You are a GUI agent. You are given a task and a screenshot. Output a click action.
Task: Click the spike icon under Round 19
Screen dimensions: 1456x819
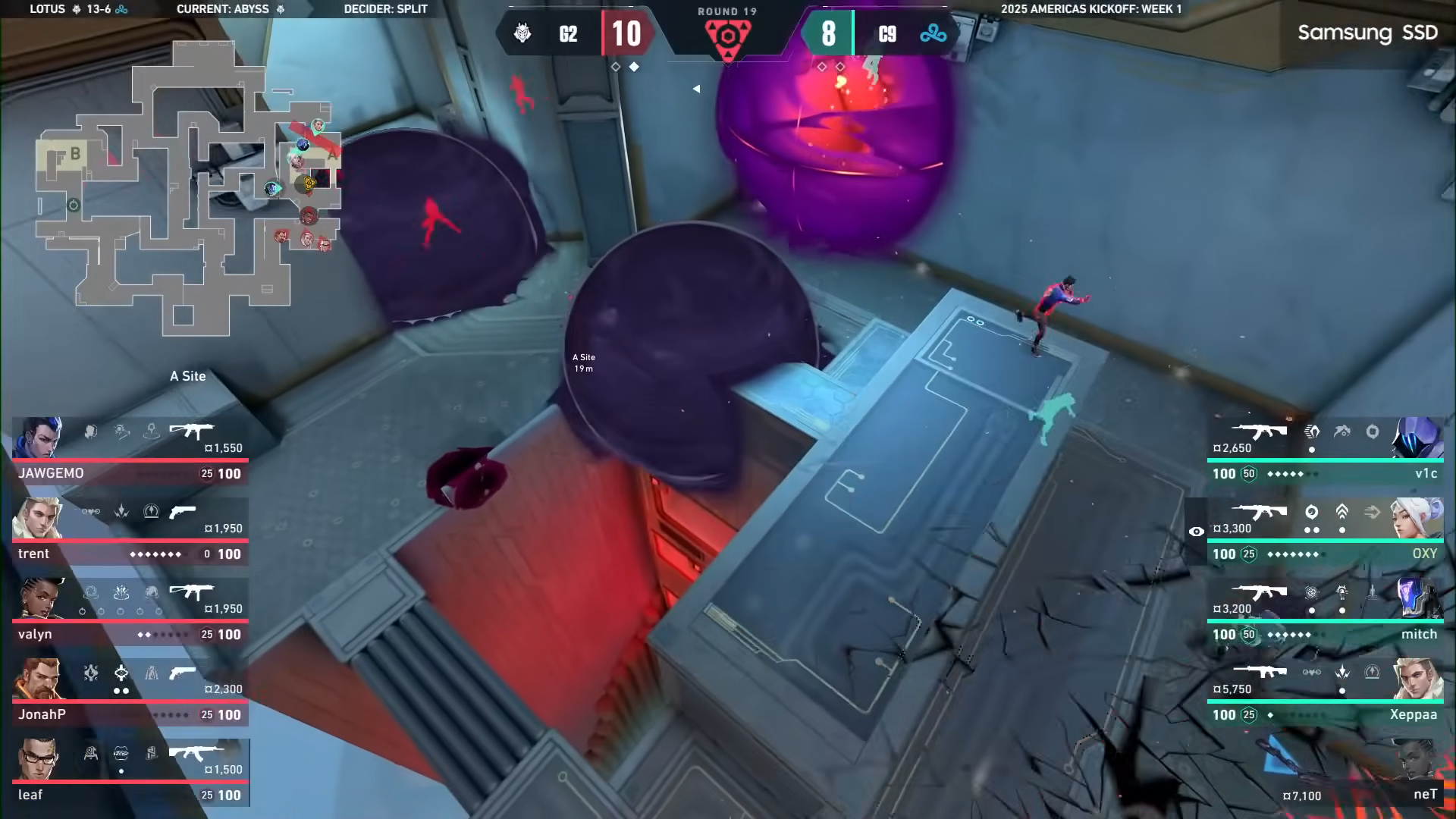(727, 36)
